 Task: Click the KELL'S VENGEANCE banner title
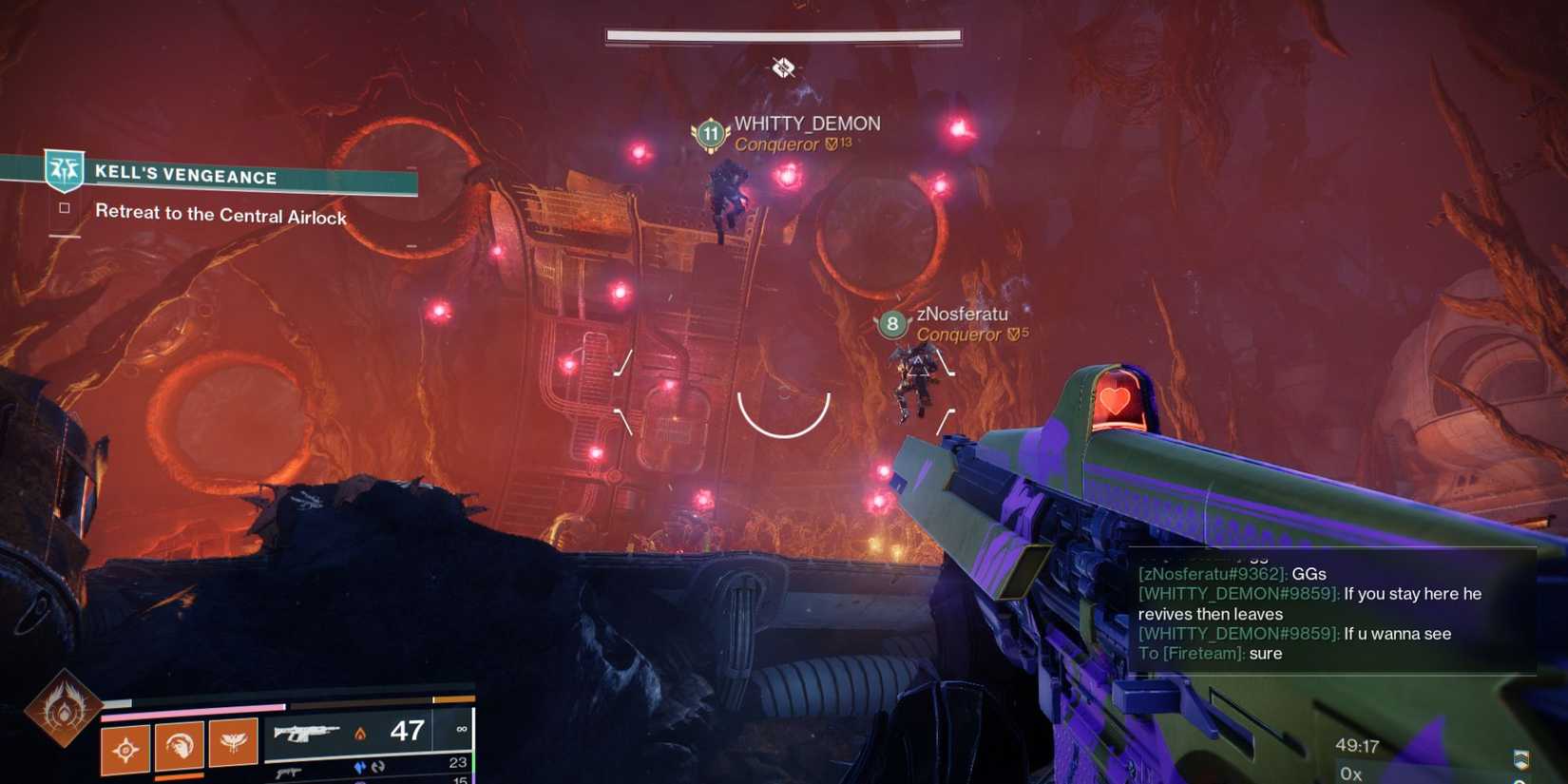click(x=185, y=177)
